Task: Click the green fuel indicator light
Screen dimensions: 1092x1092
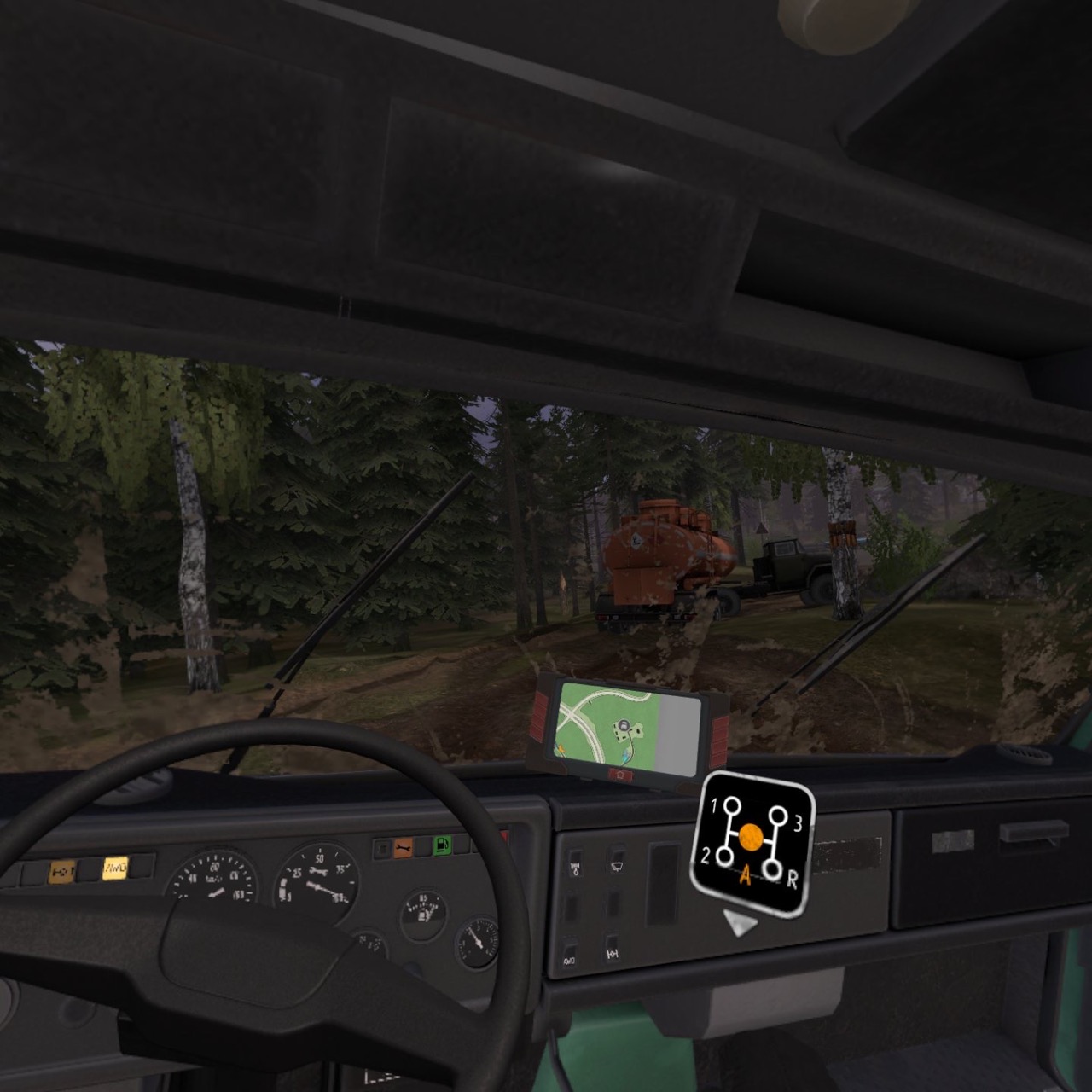Action: tap(441, 846)
